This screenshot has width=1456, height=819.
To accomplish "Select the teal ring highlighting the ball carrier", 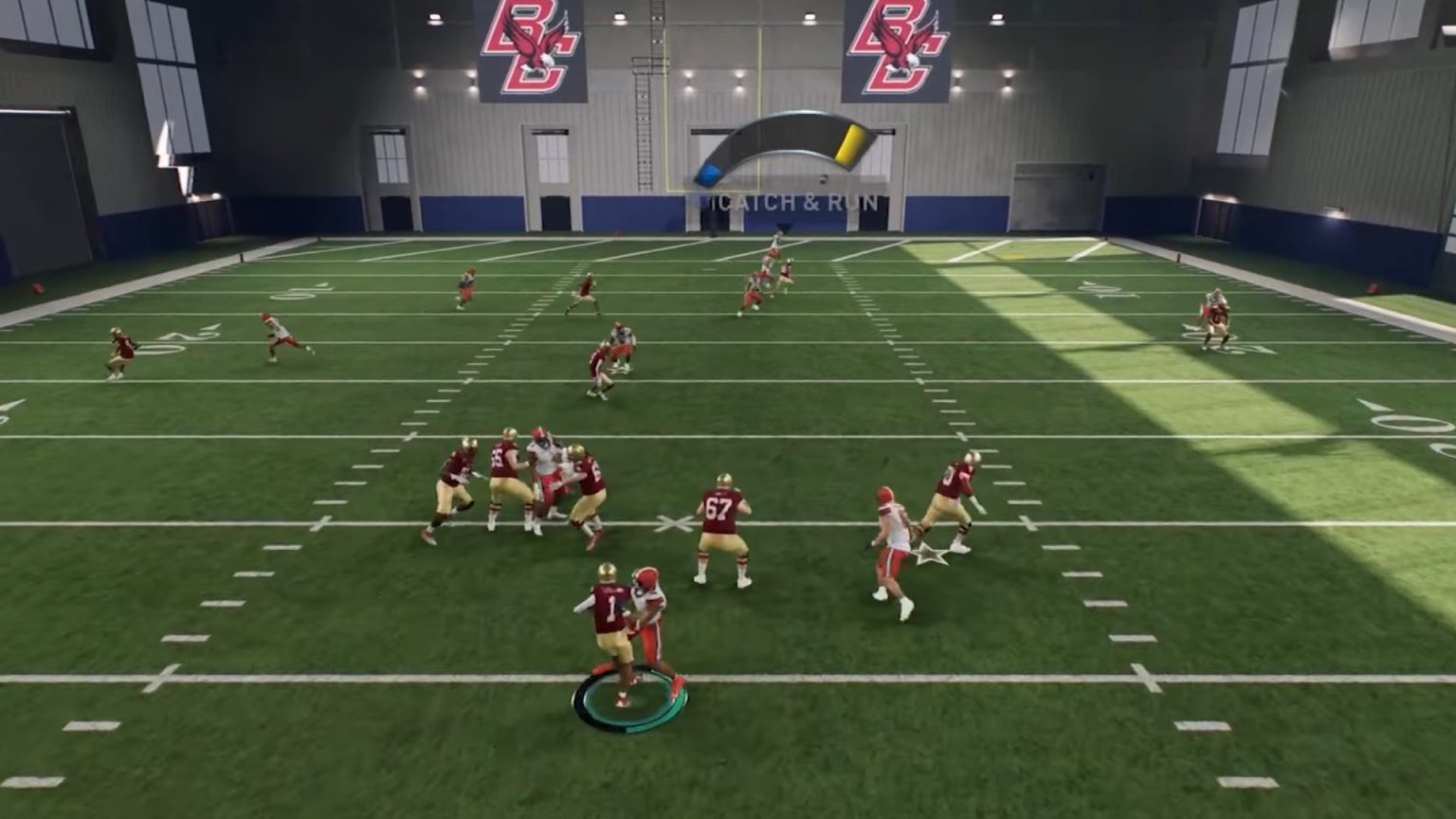I will [x=629, y=701].
